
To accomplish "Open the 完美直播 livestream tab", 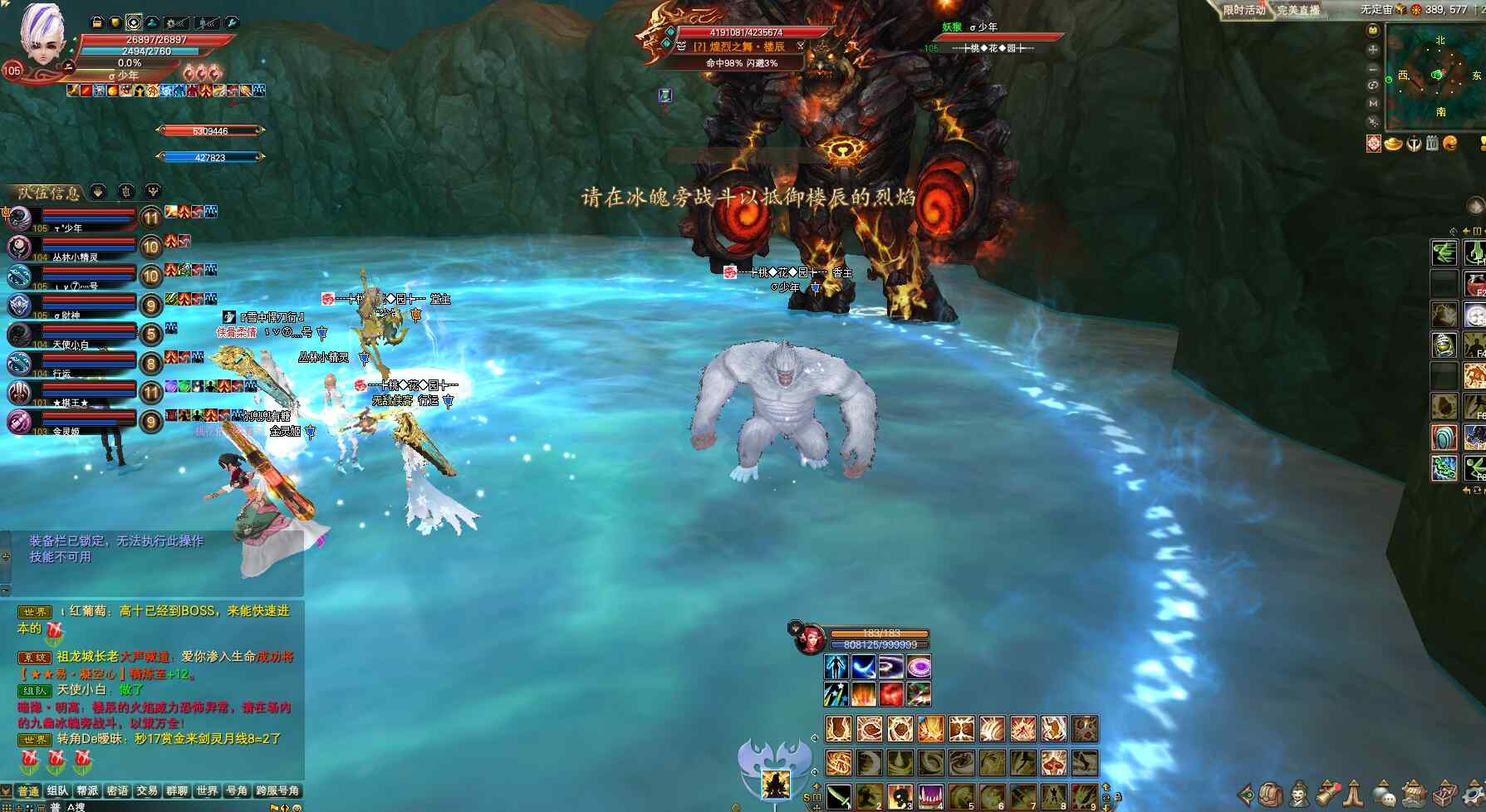I will click(1298, 10).
